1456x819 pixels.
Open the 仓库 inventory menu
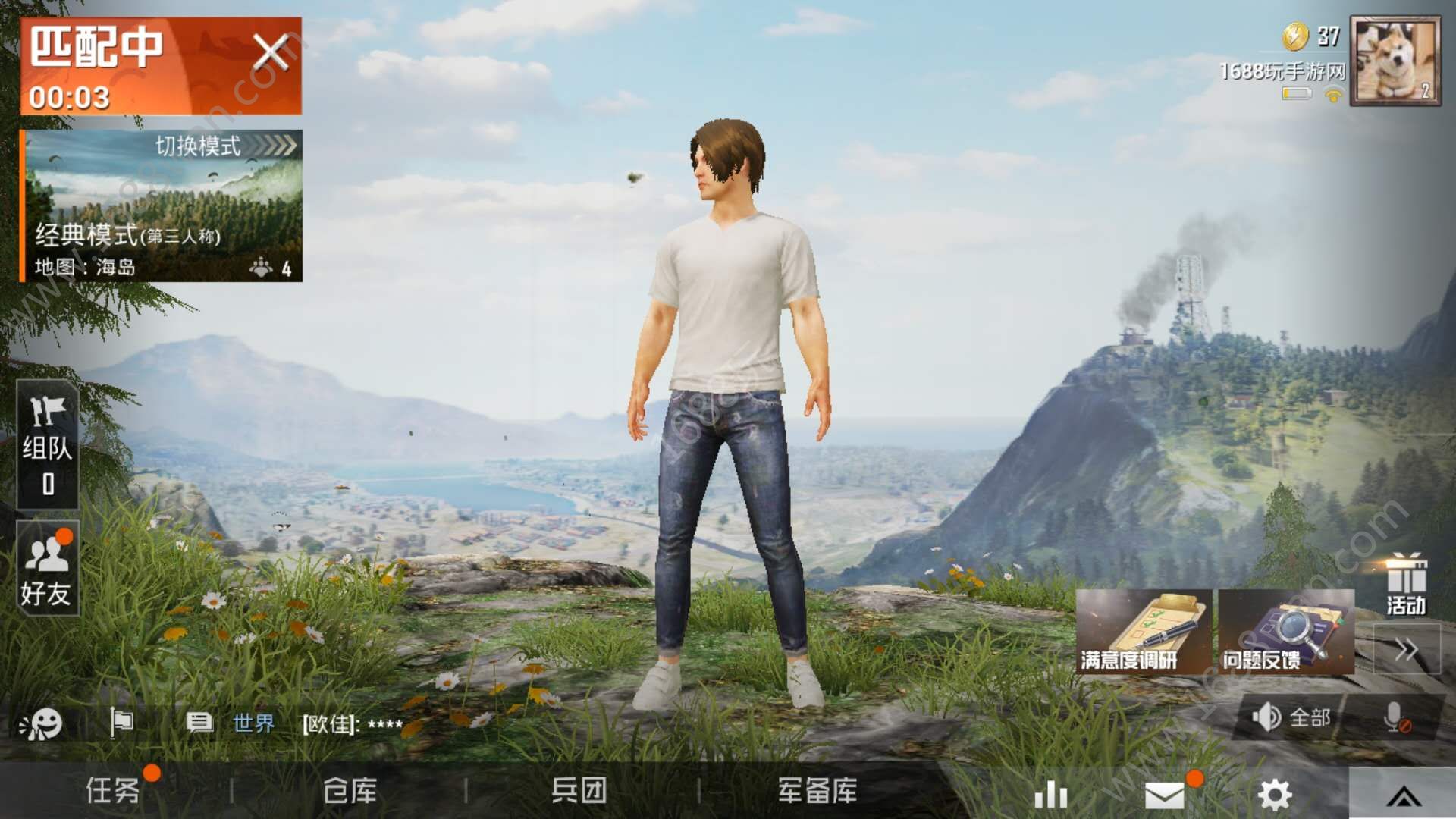coord(350,791)
